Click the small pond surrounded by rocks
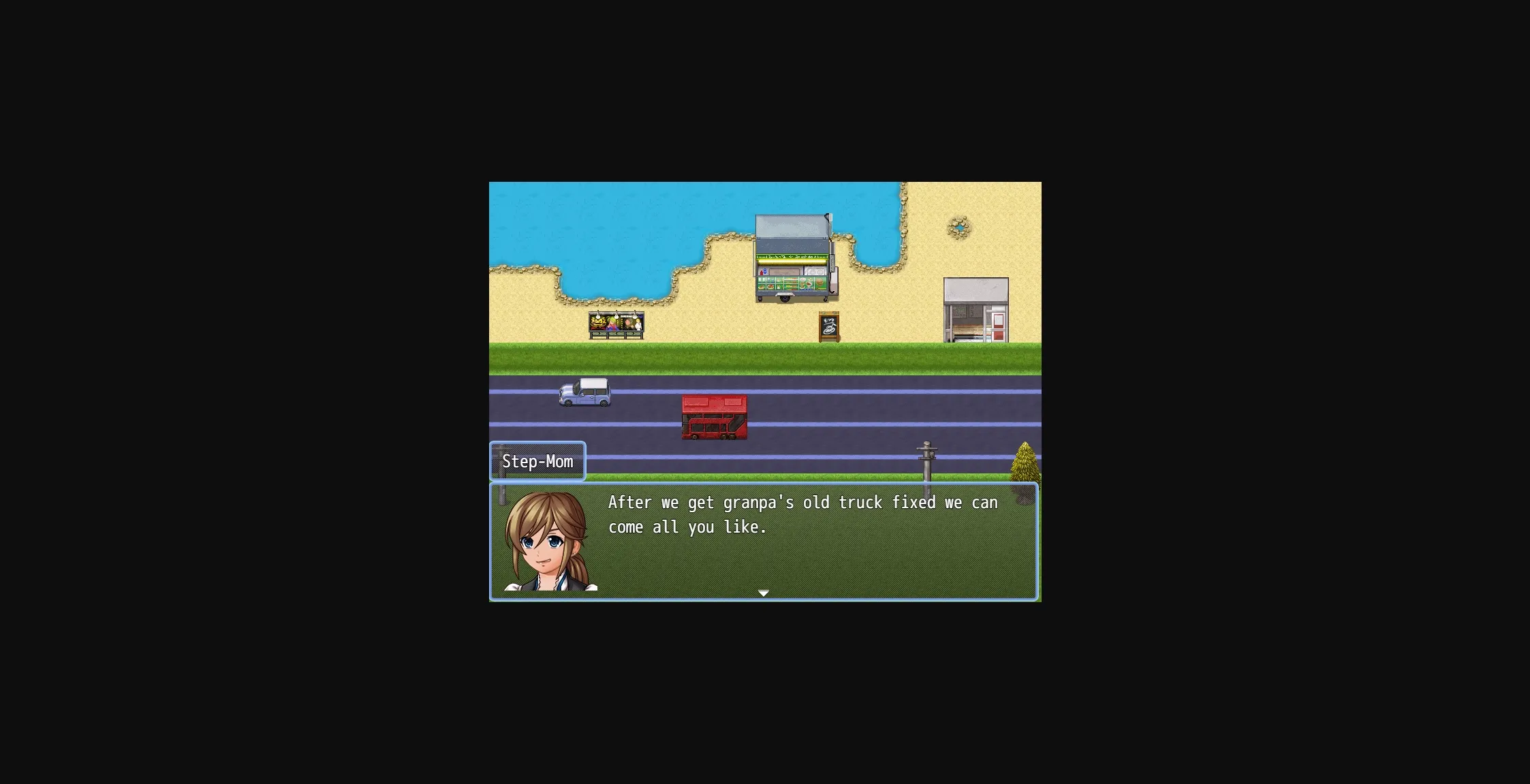This screenshot has width=1530, height=784. click(959, 228)
